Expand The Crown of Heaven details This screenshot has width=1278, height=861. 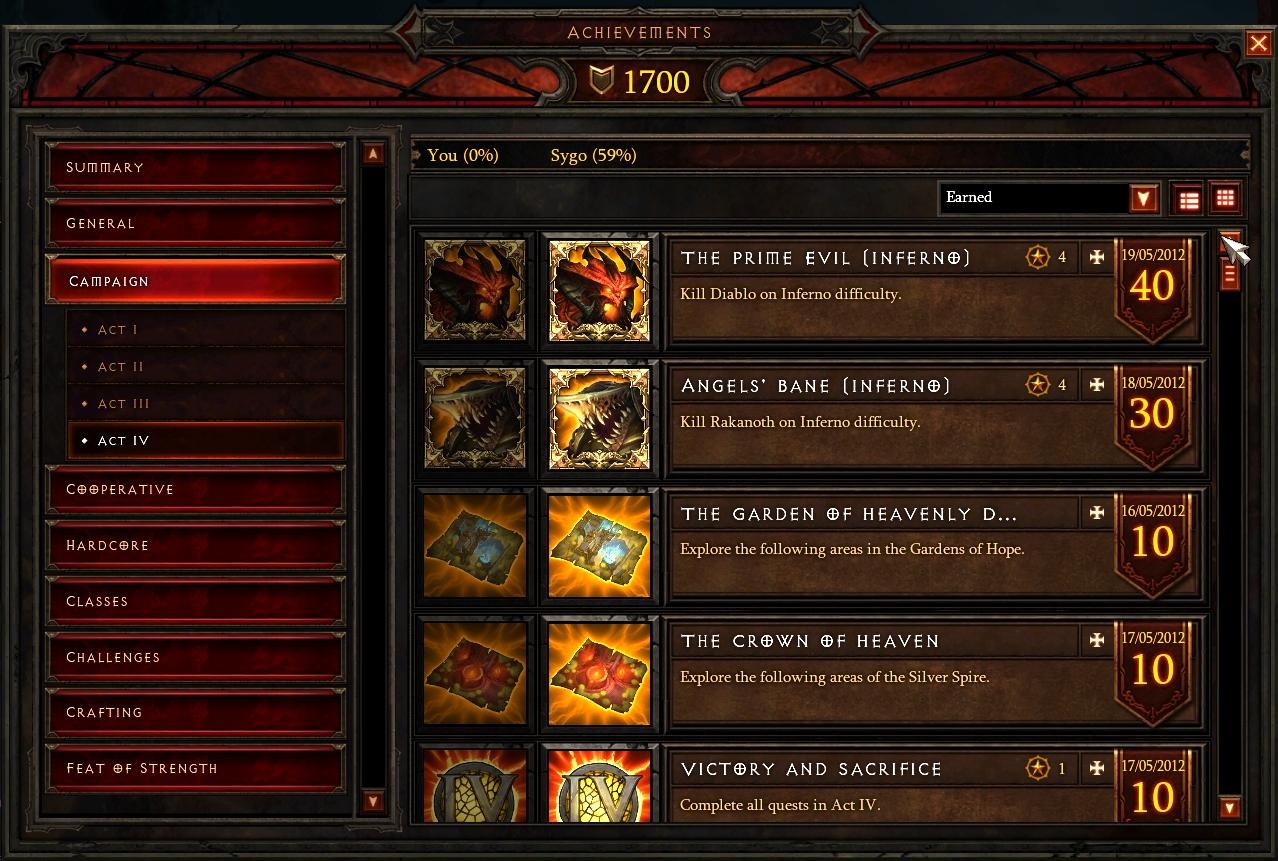1097,641
